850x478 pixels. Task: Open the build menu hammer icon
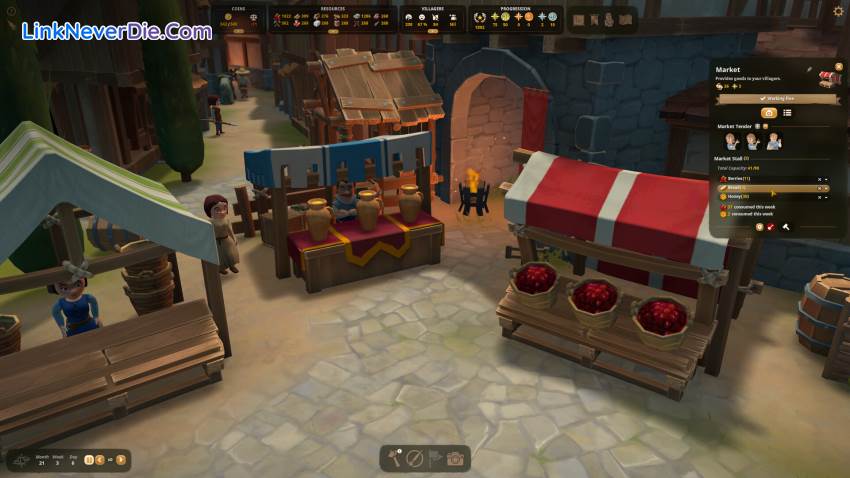click(395, 459)
